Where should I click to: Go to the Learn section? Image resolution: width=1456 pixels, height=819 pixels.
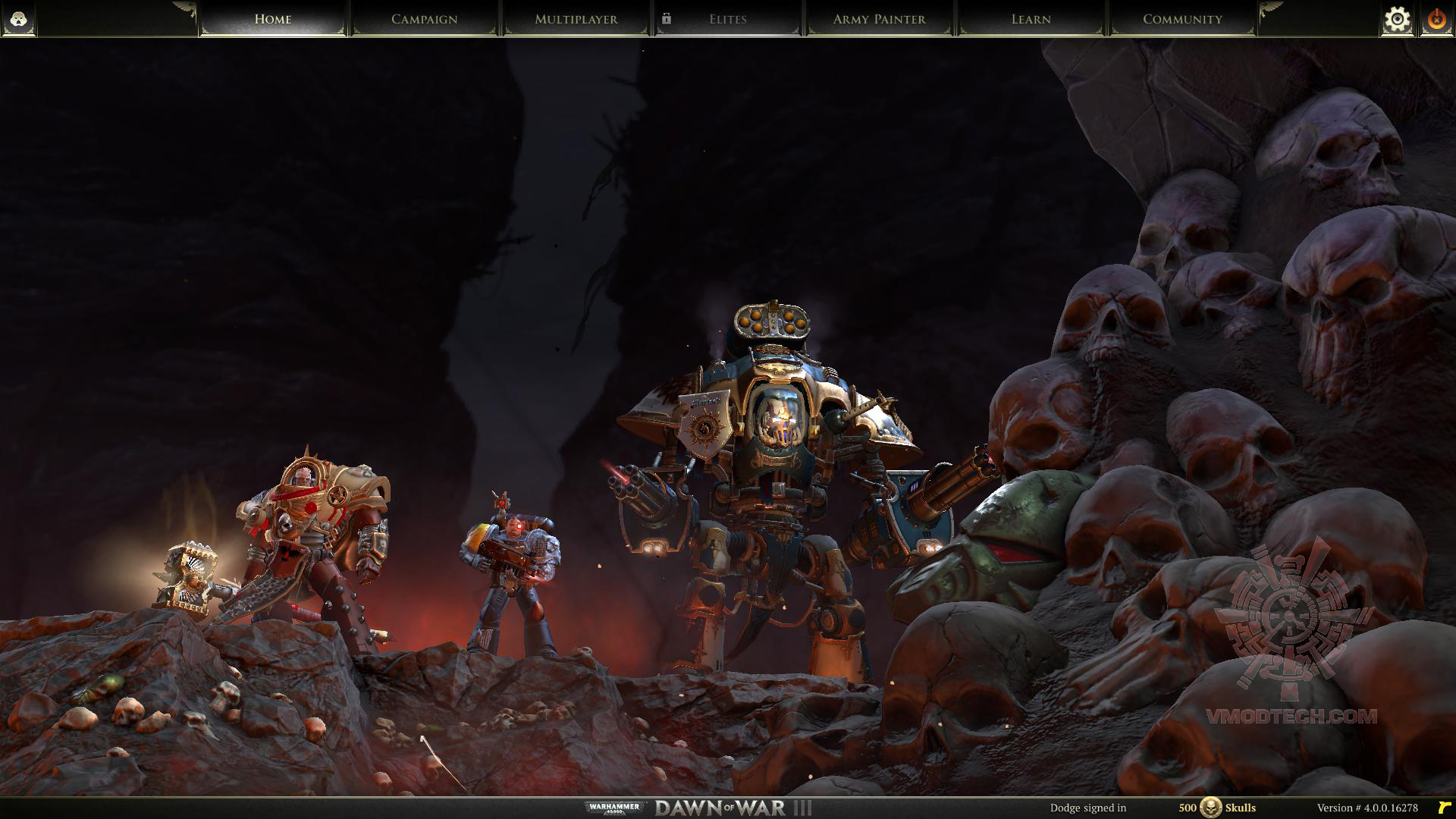(x=1031, y=19)
